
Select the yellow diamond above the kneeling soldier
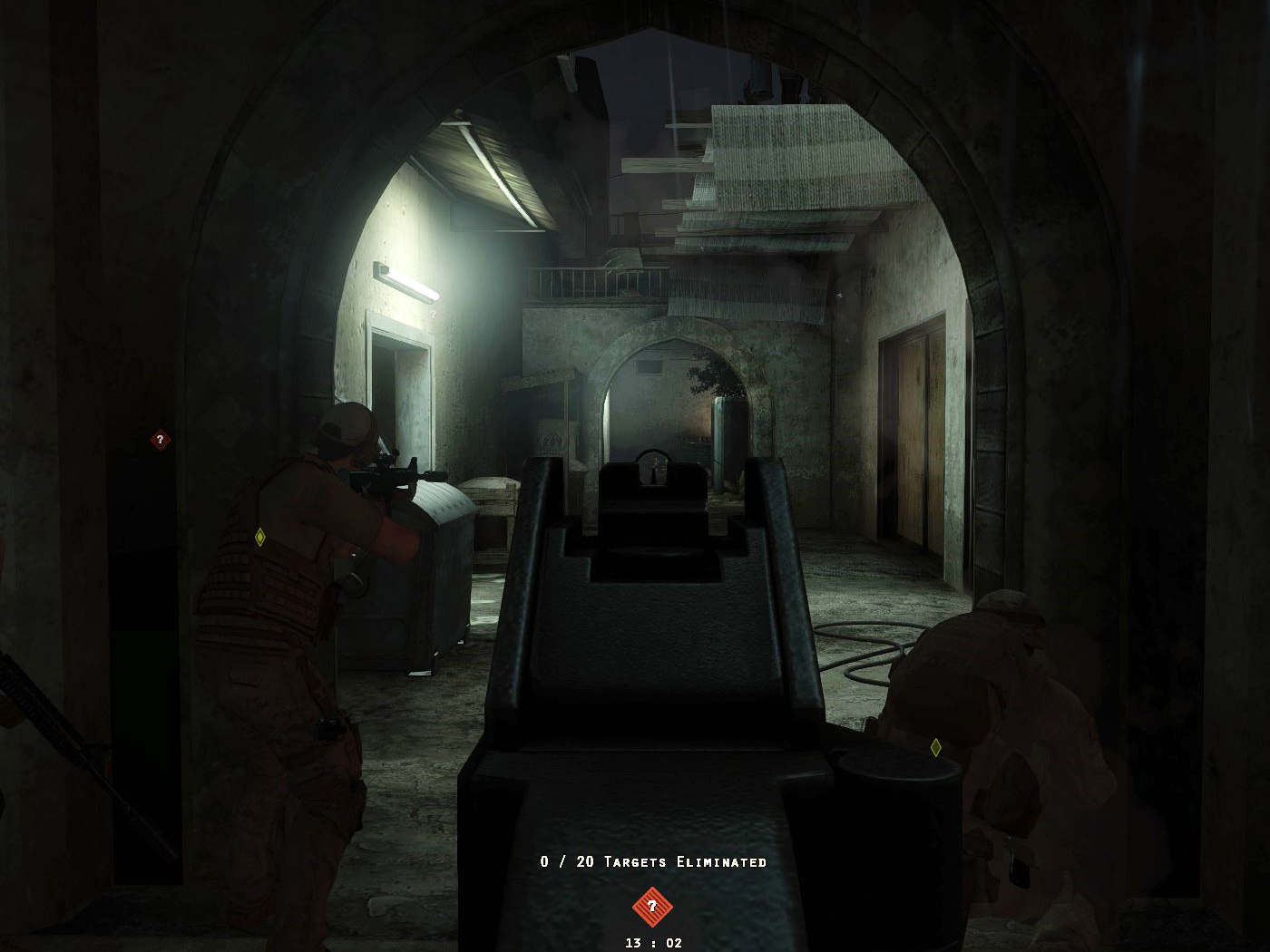pos(934,747)
